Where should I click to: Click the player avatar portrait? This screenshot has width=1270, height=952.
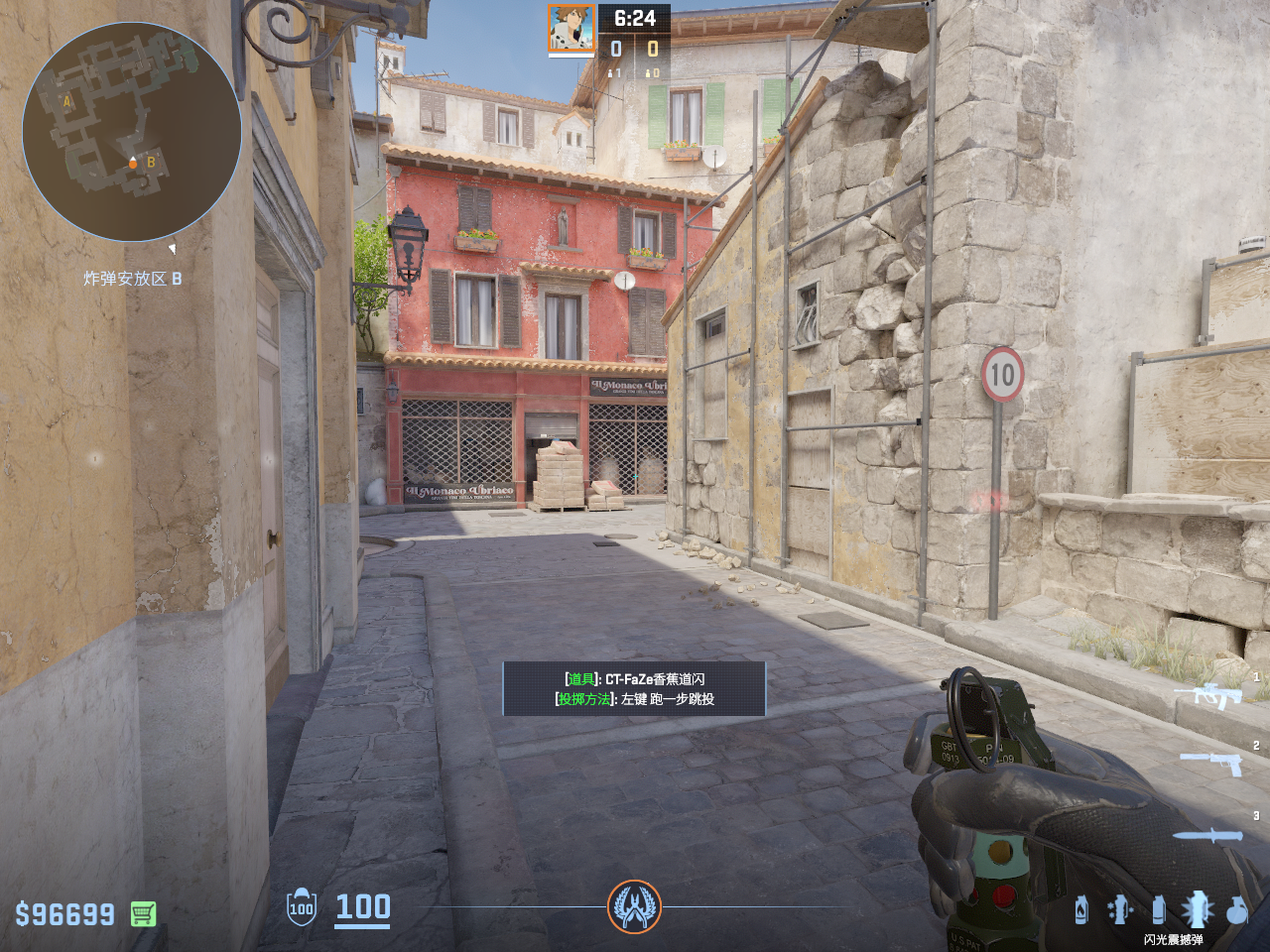tap(571, 28)
